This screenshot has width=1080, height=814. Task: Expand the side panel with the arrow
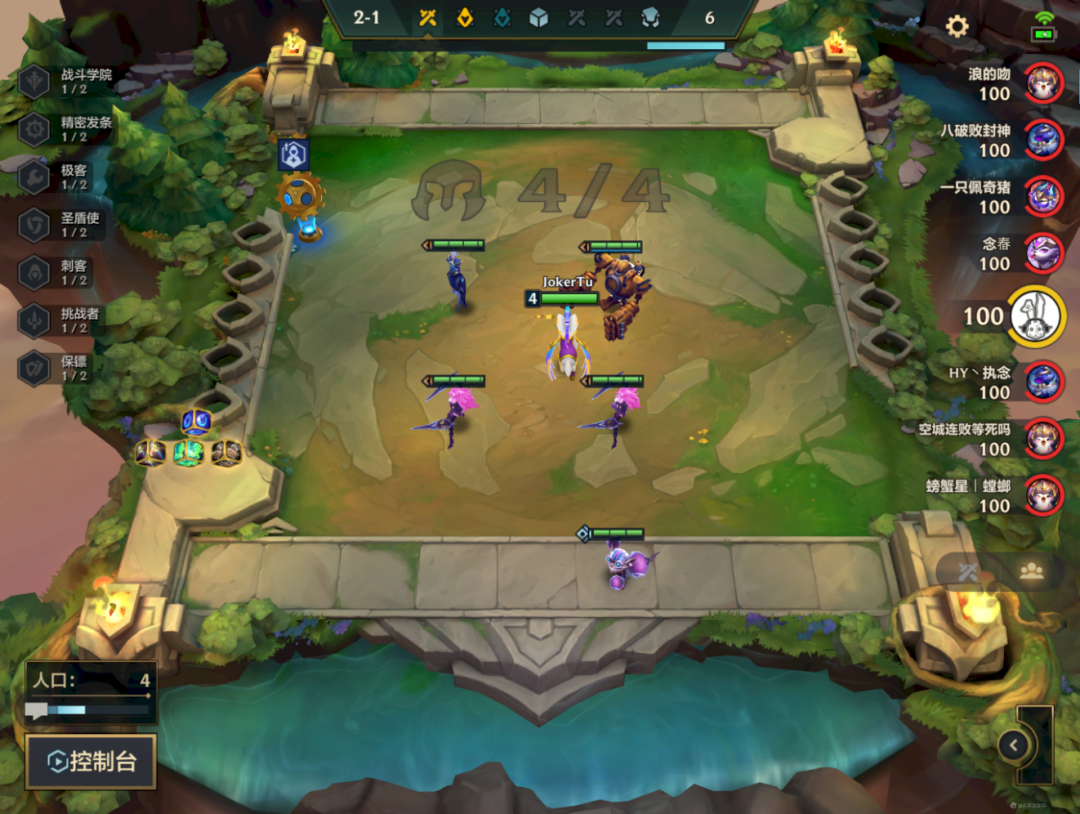tap(1014, 744)
